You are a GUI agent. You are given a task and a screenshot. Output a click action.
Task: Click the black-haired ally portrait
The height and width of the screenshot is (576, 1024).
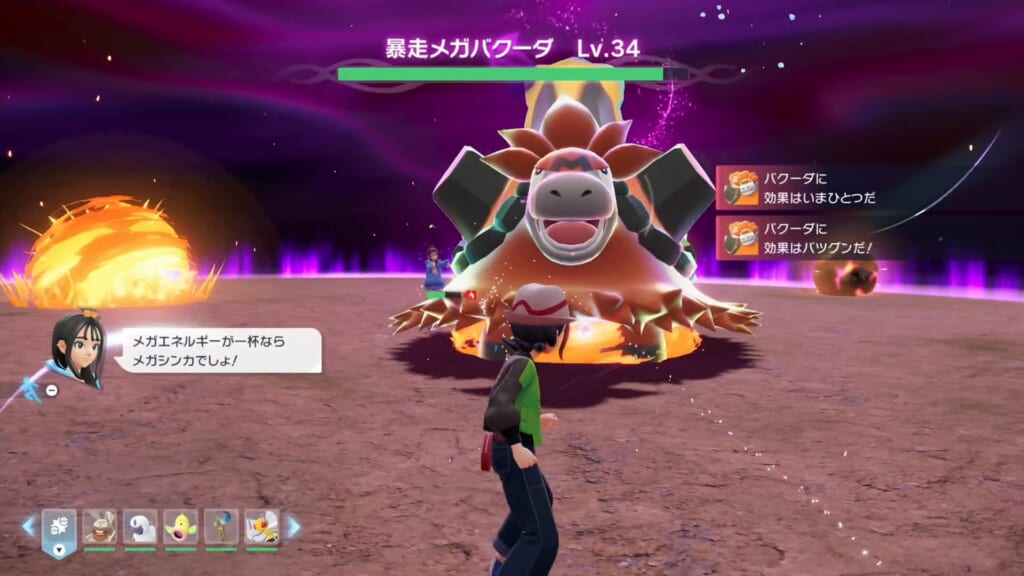pyautogui.click(x=77, y=349)
